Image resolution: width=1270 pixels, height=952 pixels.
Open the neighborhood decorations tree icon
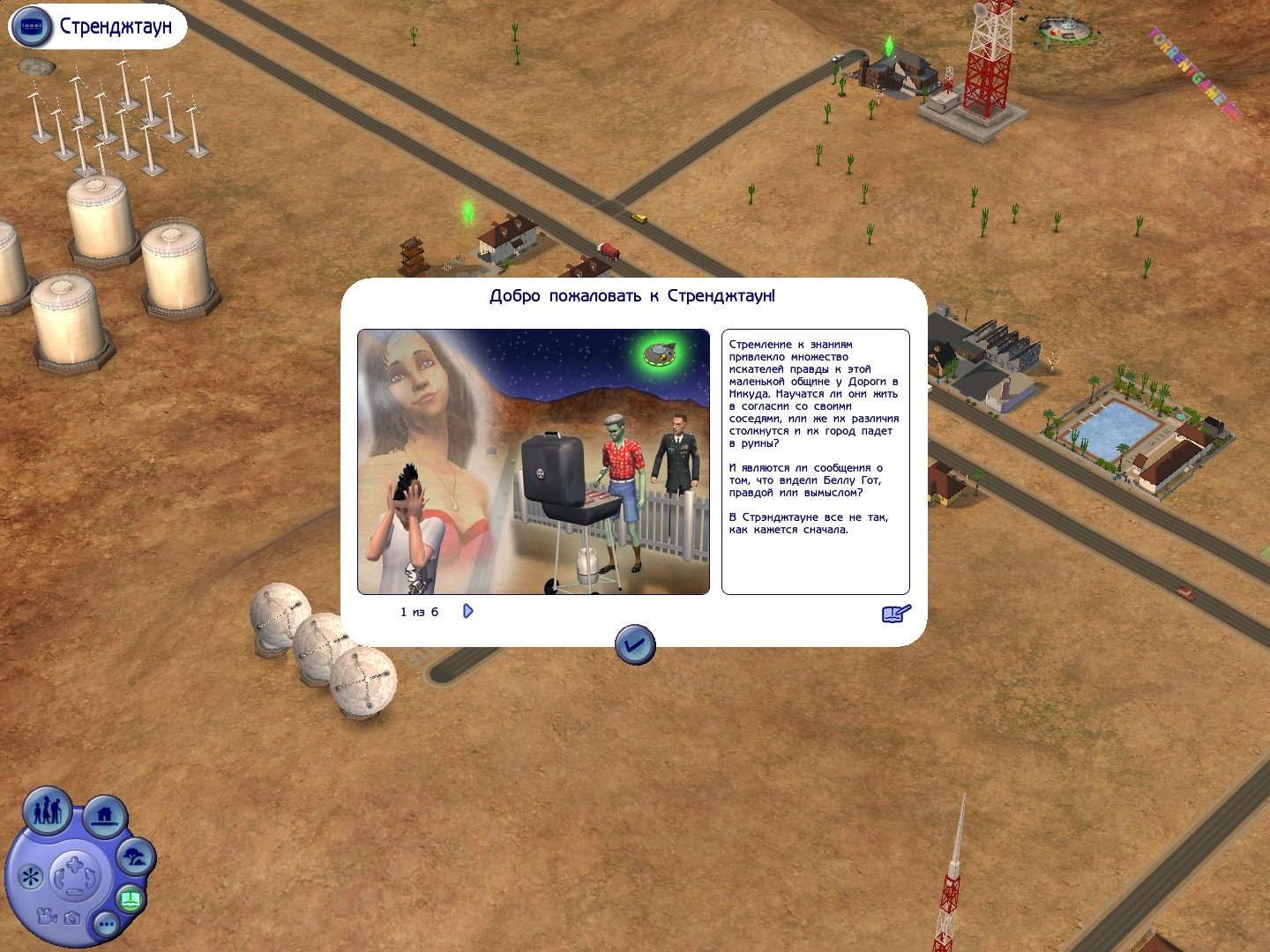pos(136,856)
